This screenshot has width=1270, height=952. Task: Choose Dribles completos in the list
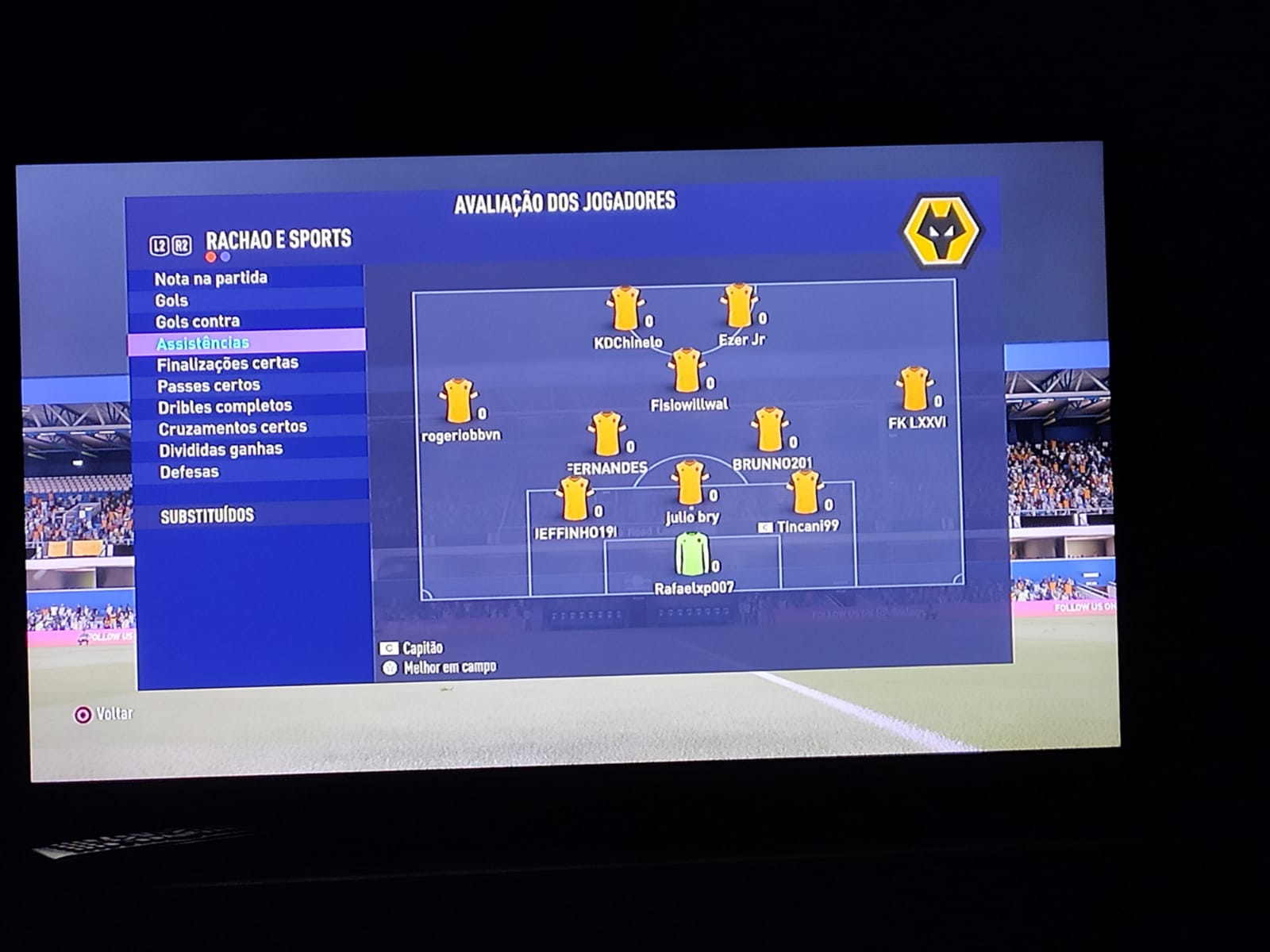pos(225,407)
